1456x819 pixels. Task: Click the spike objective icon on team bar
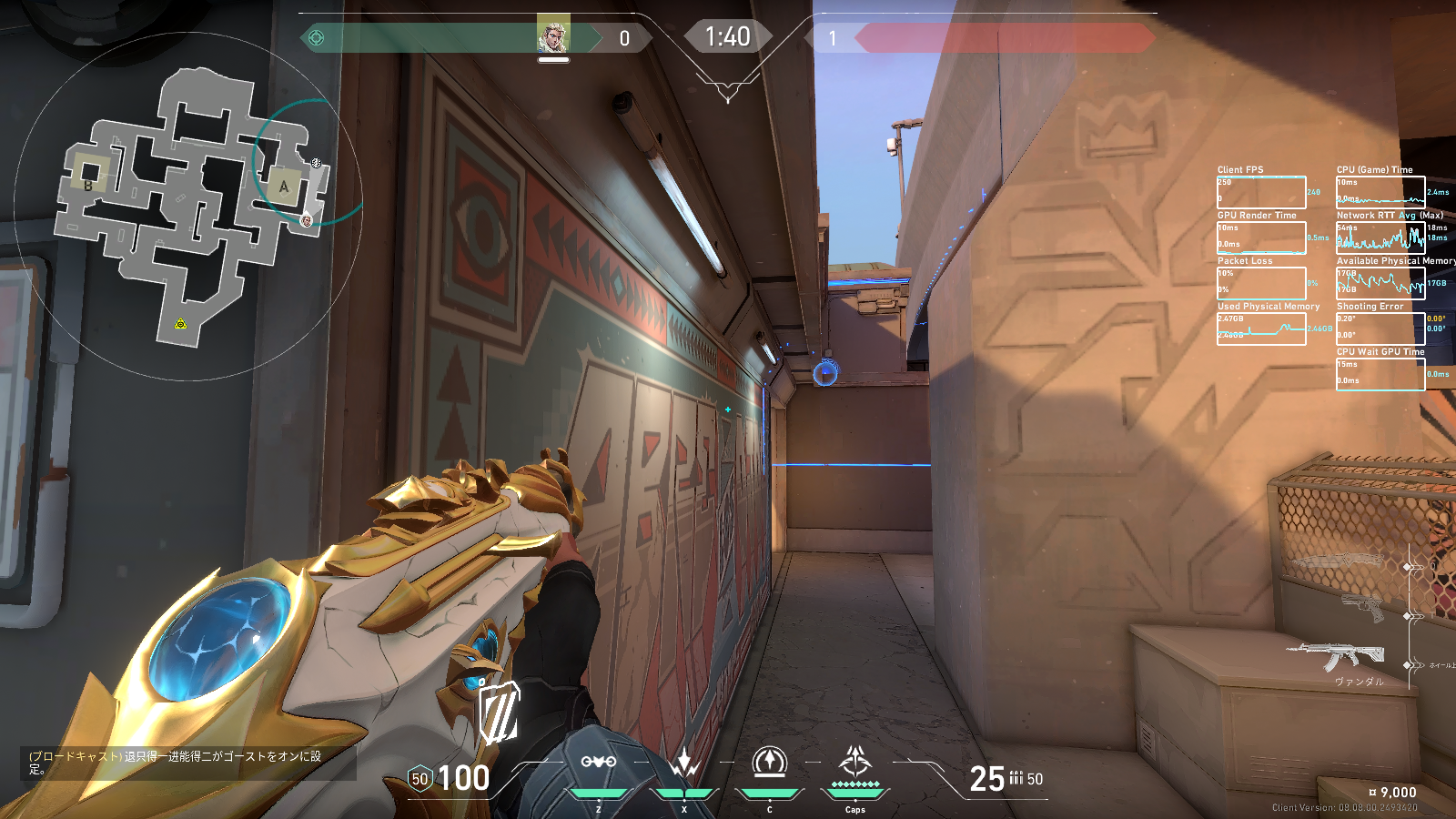tap(317, 37)
